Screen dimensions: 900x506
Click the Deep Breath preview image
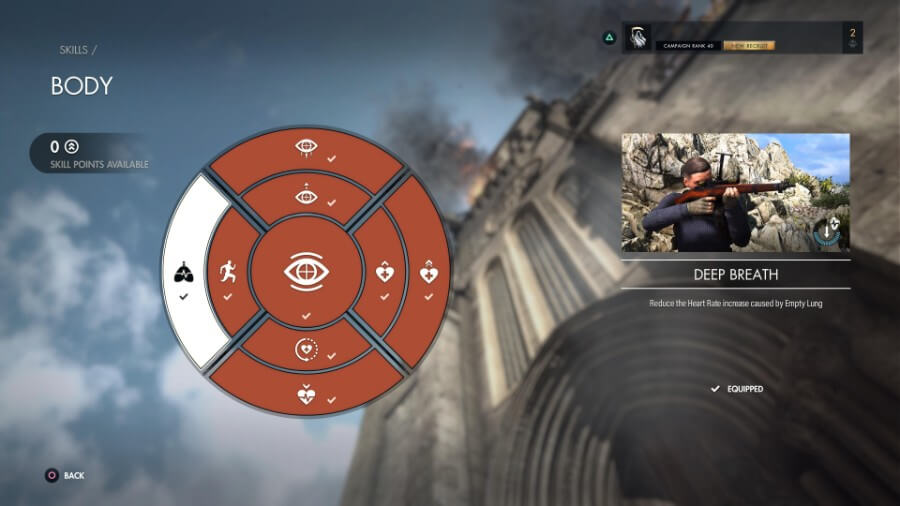[735, 192]
